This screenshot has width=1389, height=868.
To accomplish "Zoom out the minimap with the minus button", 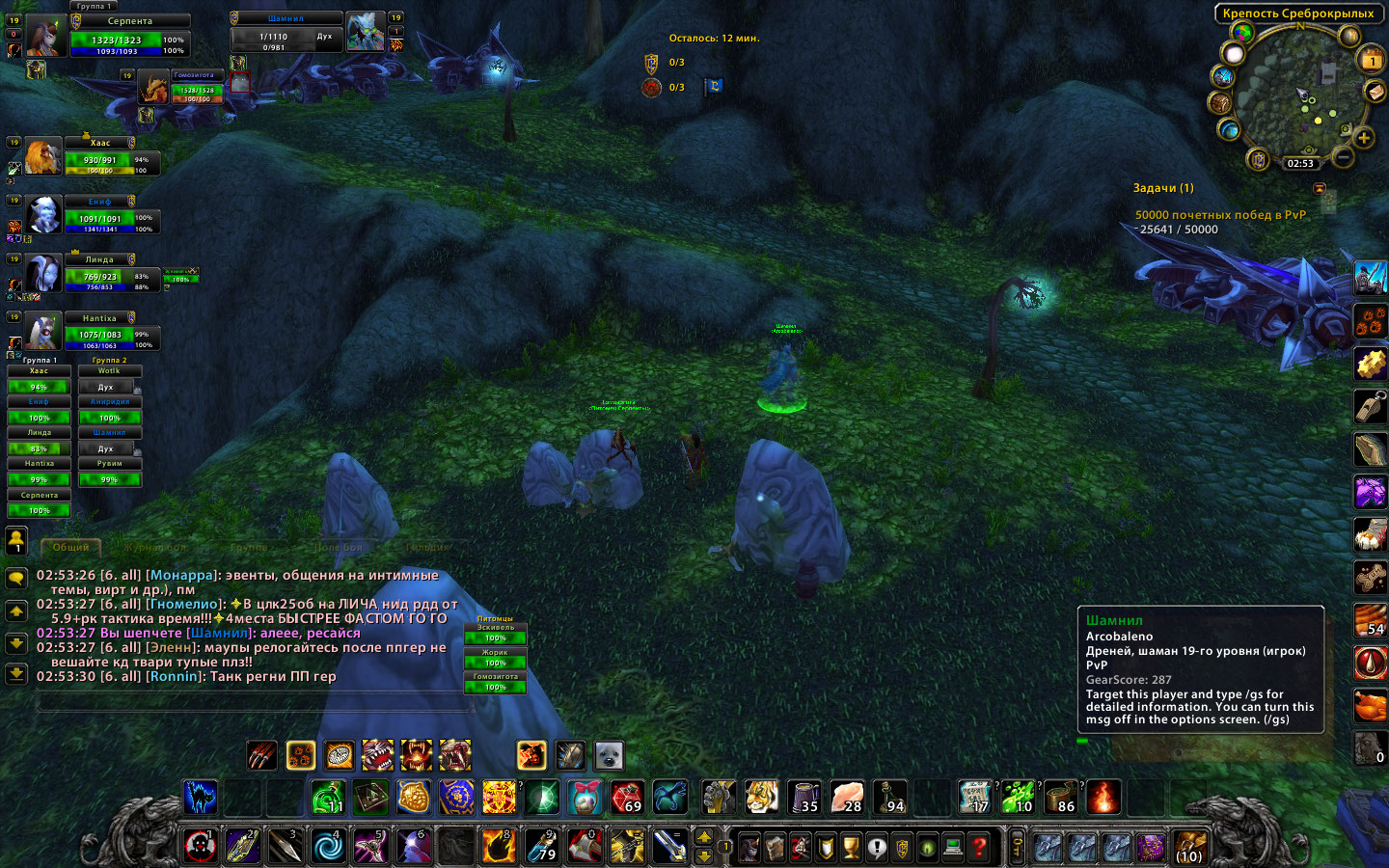I will pyautogui.click(x=1343, y=155).
